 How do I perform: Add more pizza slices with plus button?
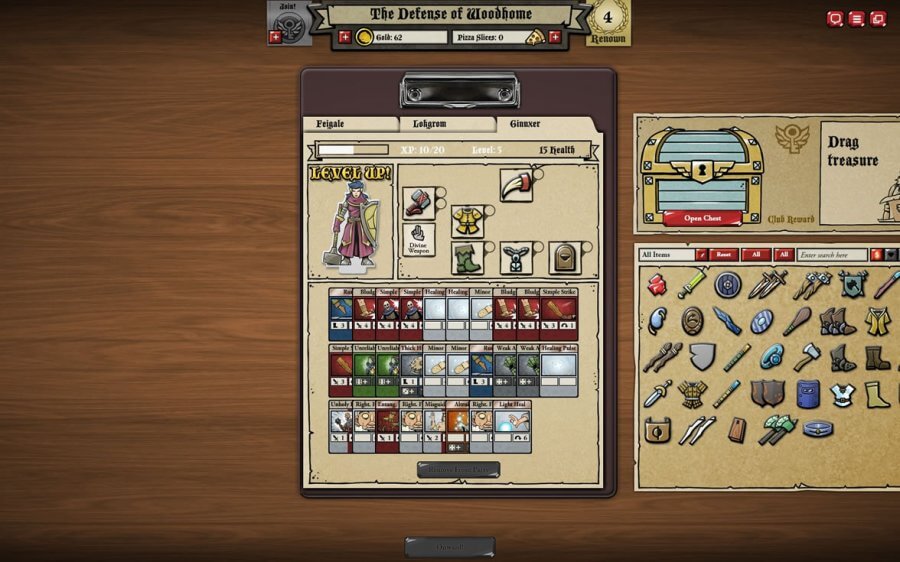[x=555, y=37]
